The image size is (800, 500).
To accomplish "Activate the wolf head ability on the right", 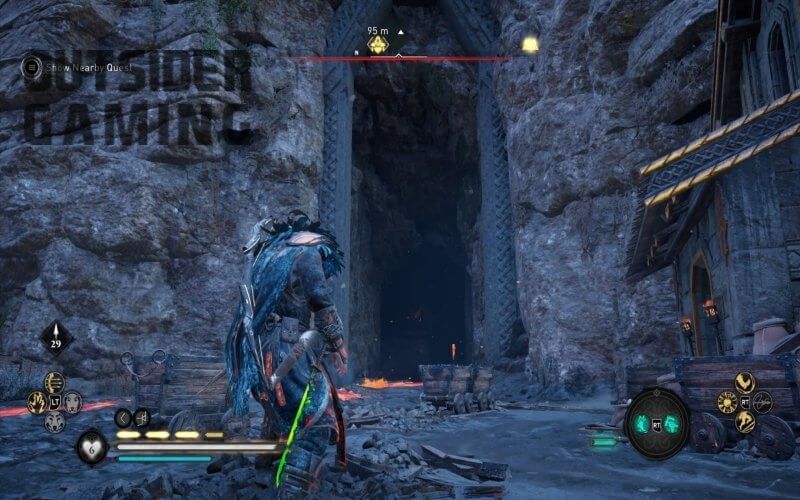I will [x=72, y=402].
